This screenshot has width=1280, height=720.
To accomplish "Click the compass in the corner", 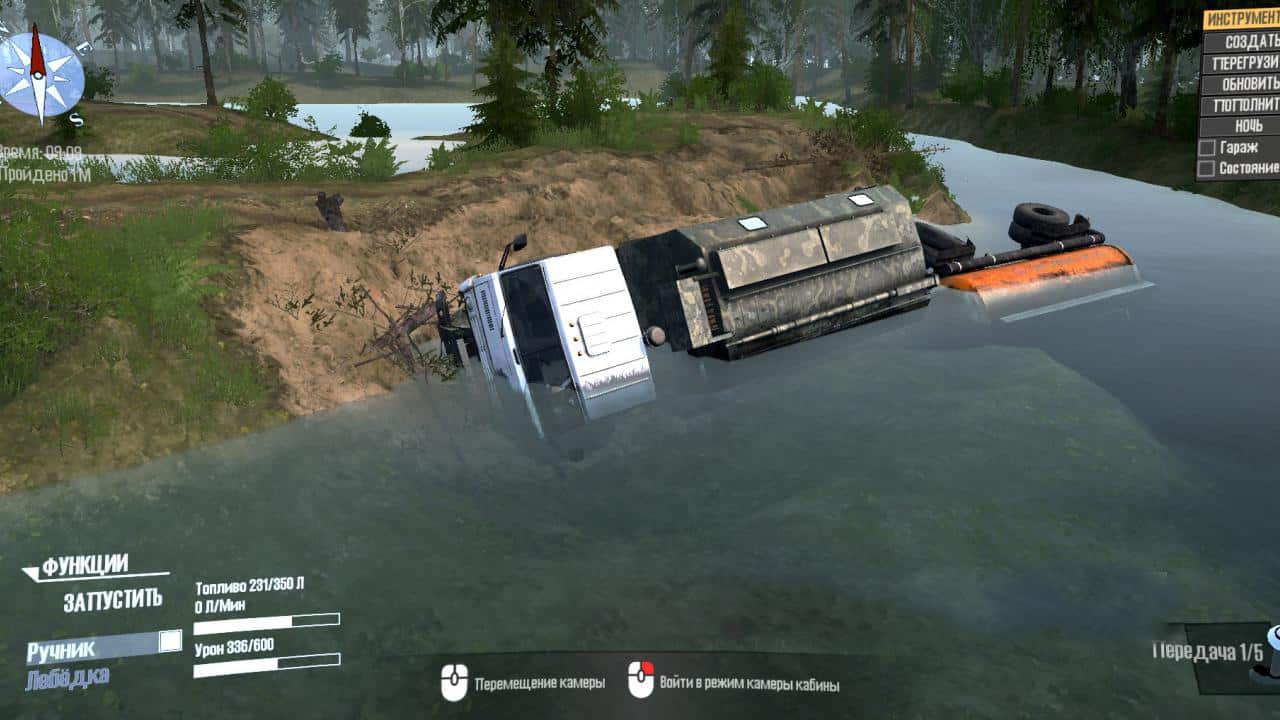I will coord(40,75).
